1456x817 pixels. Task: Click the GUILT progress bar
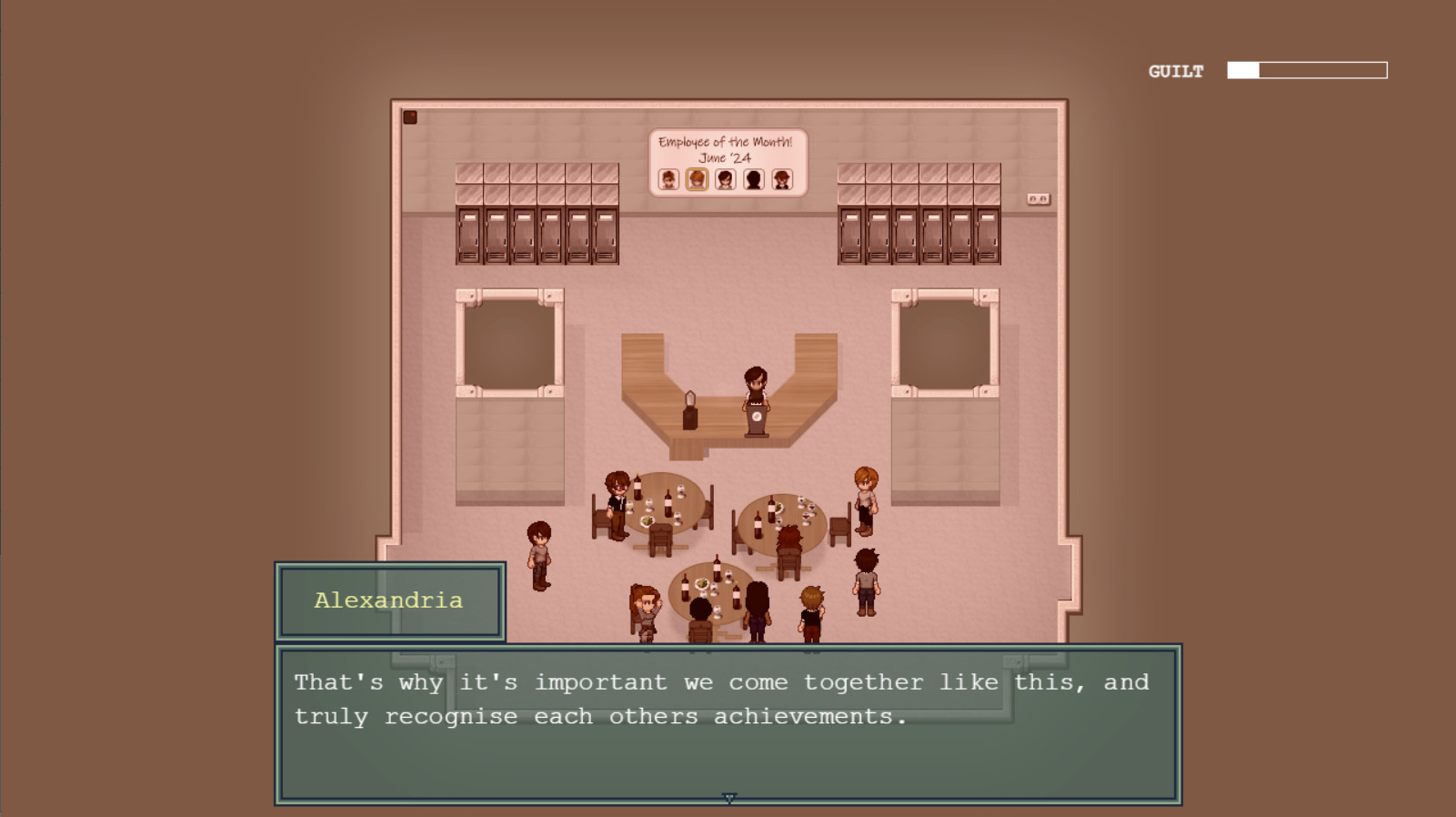pos(1307,69)
